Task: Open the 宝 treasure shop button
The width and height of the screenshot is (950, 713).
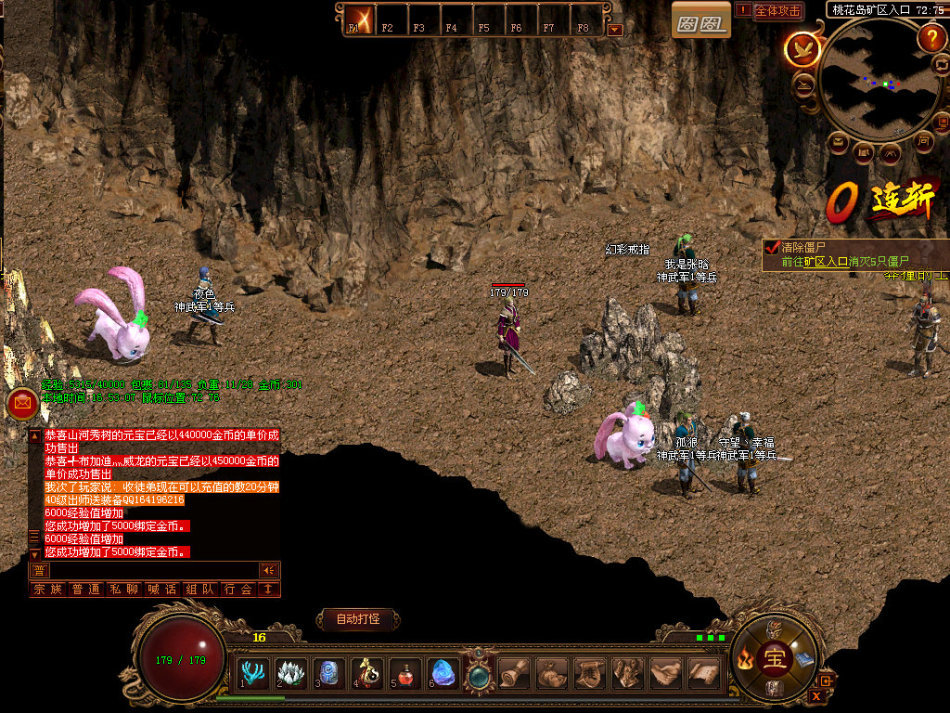Action: click(772, 656)
